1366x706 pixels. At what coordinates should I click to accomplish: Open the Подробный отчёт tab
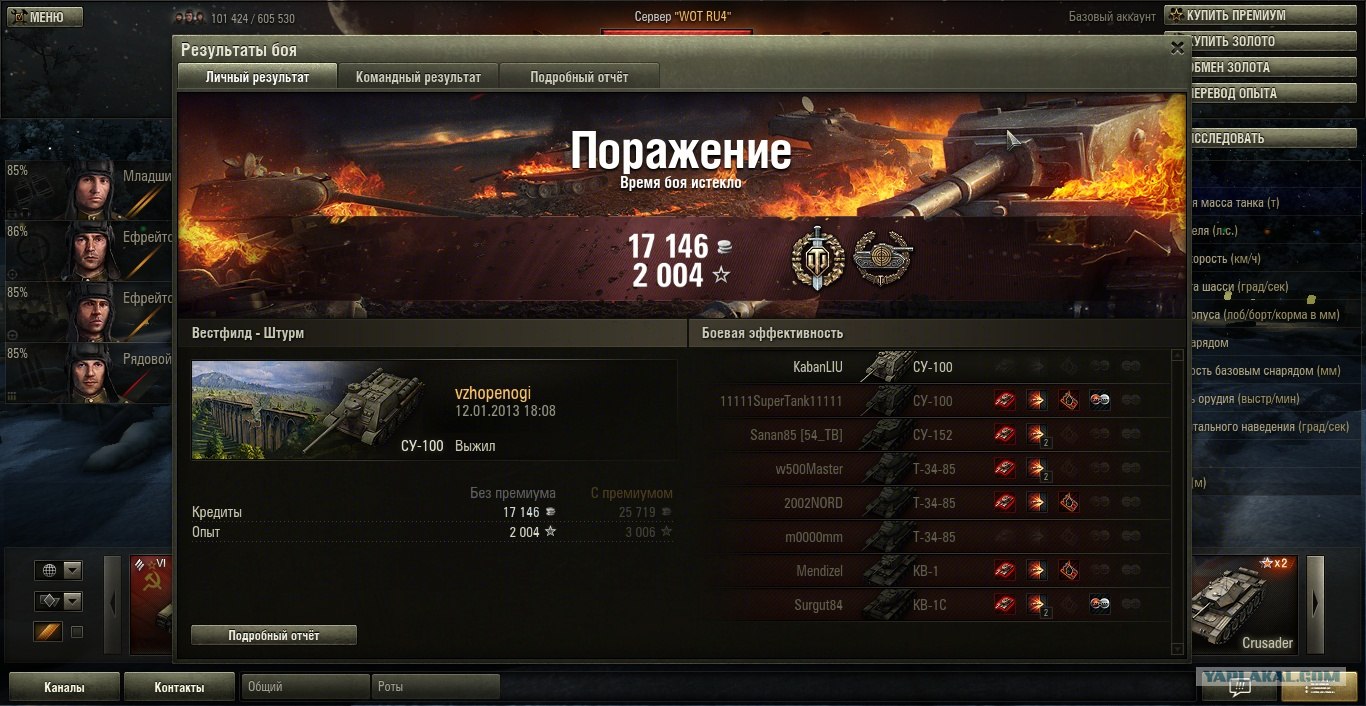click(x=579, y=77)
